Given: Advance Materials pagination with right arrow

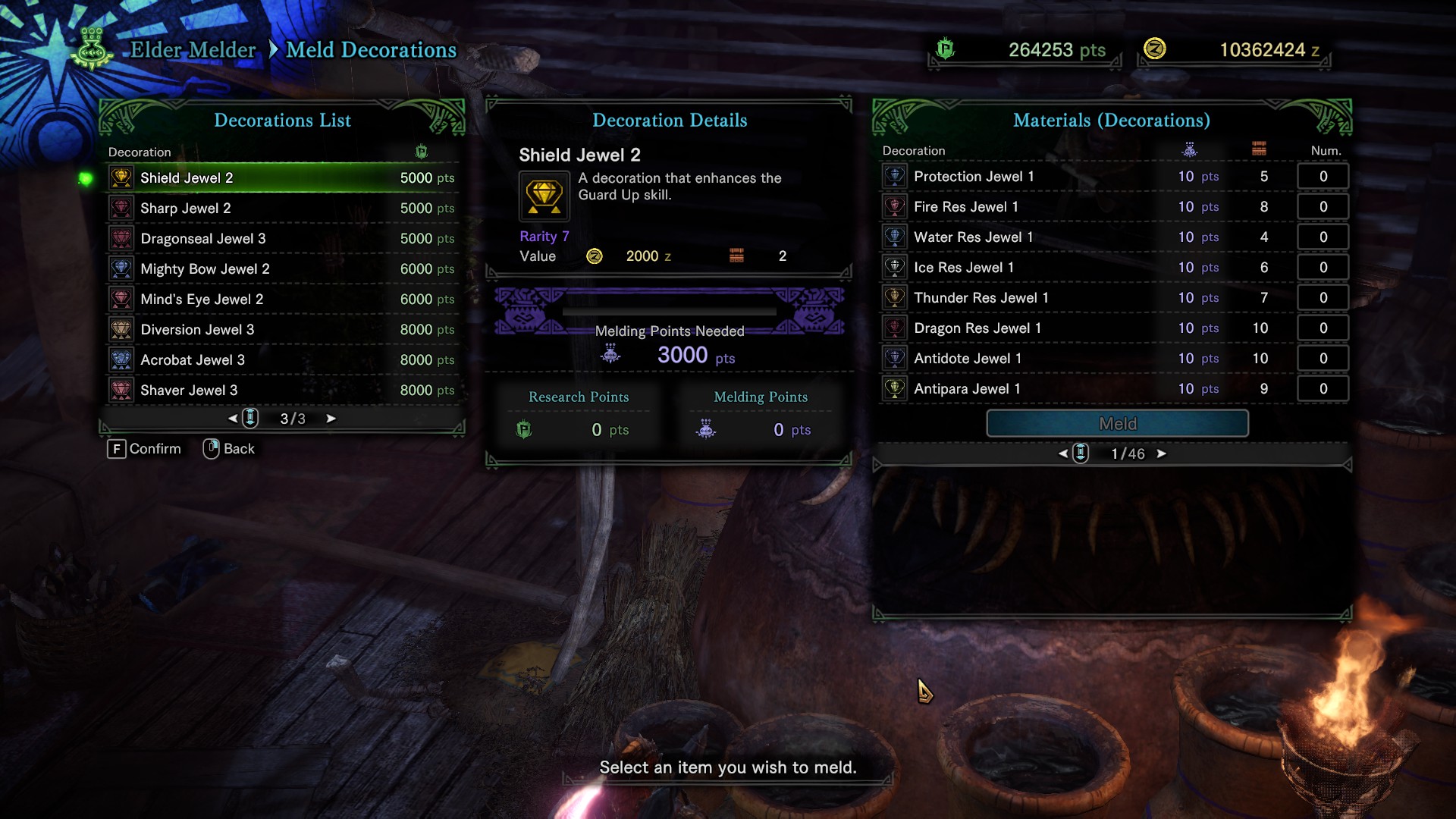Looking at the screenshot, I should coord(1163,453).
